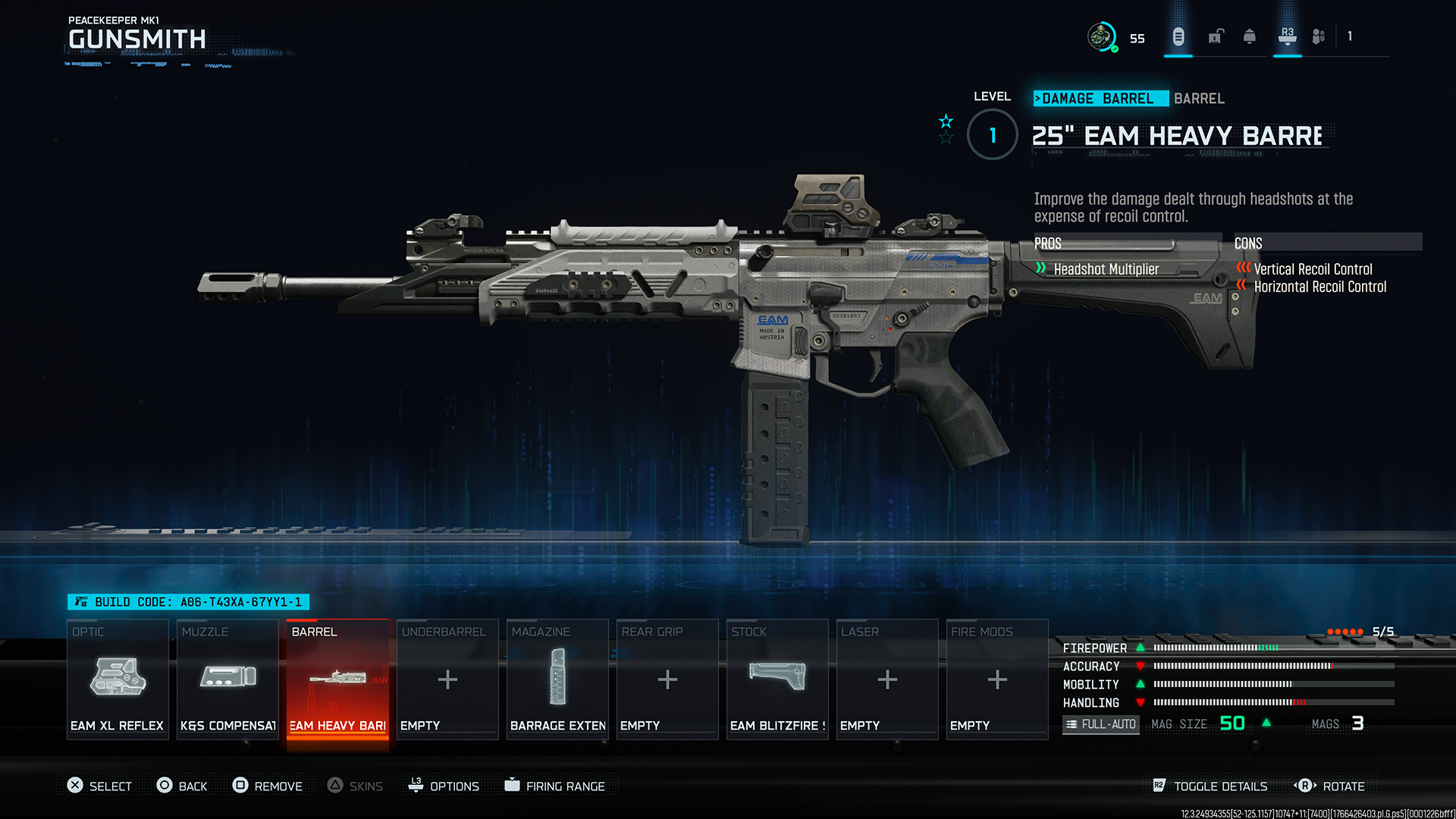Image resolution: width=1456 pixels, height=819 pixels.
Task: Open the padlock unlocks icon
Action: pyautogui.click(x=1216, y=36)
